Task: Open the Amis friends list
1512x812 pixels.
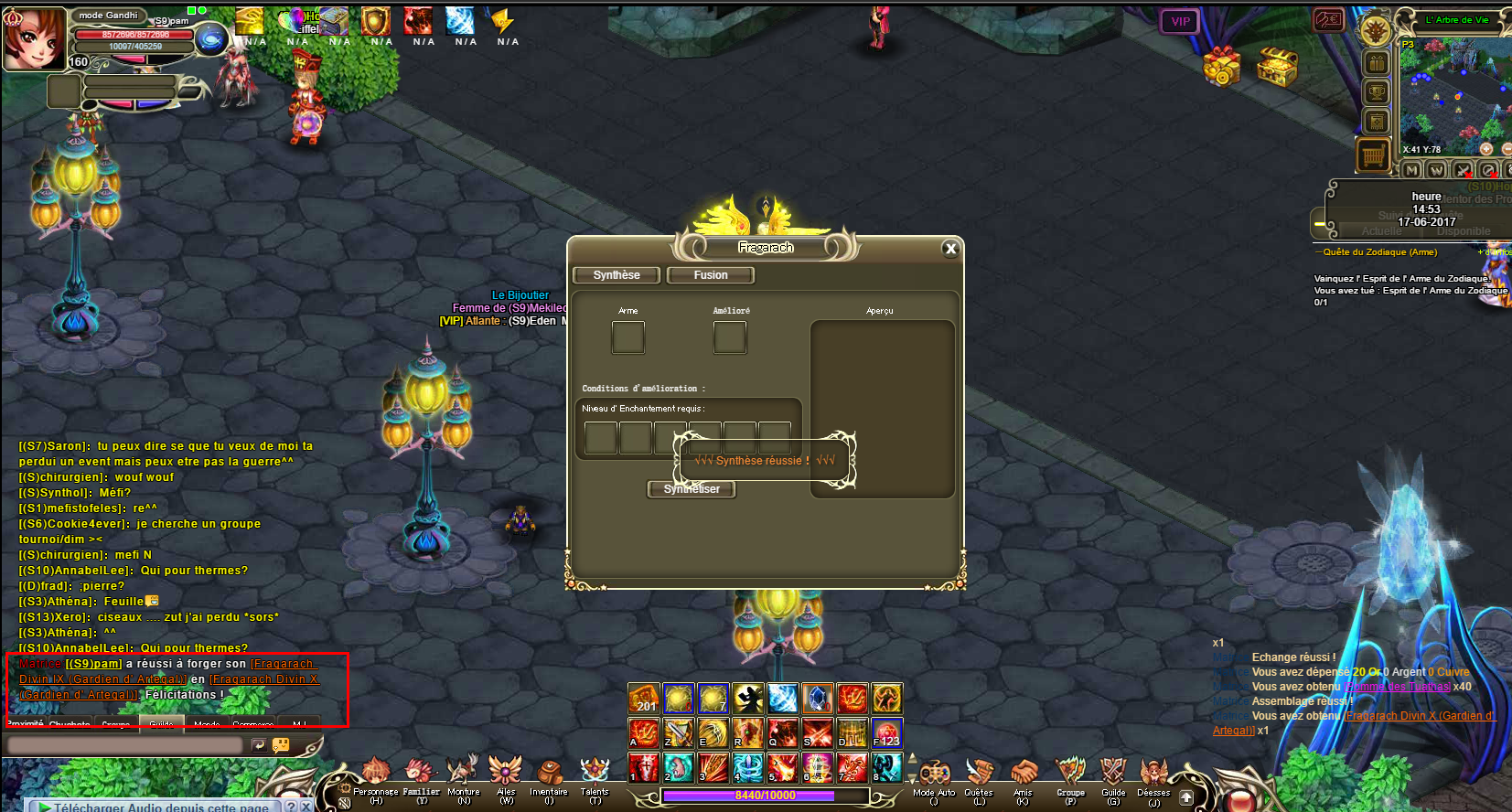Action: point(1023,775)
